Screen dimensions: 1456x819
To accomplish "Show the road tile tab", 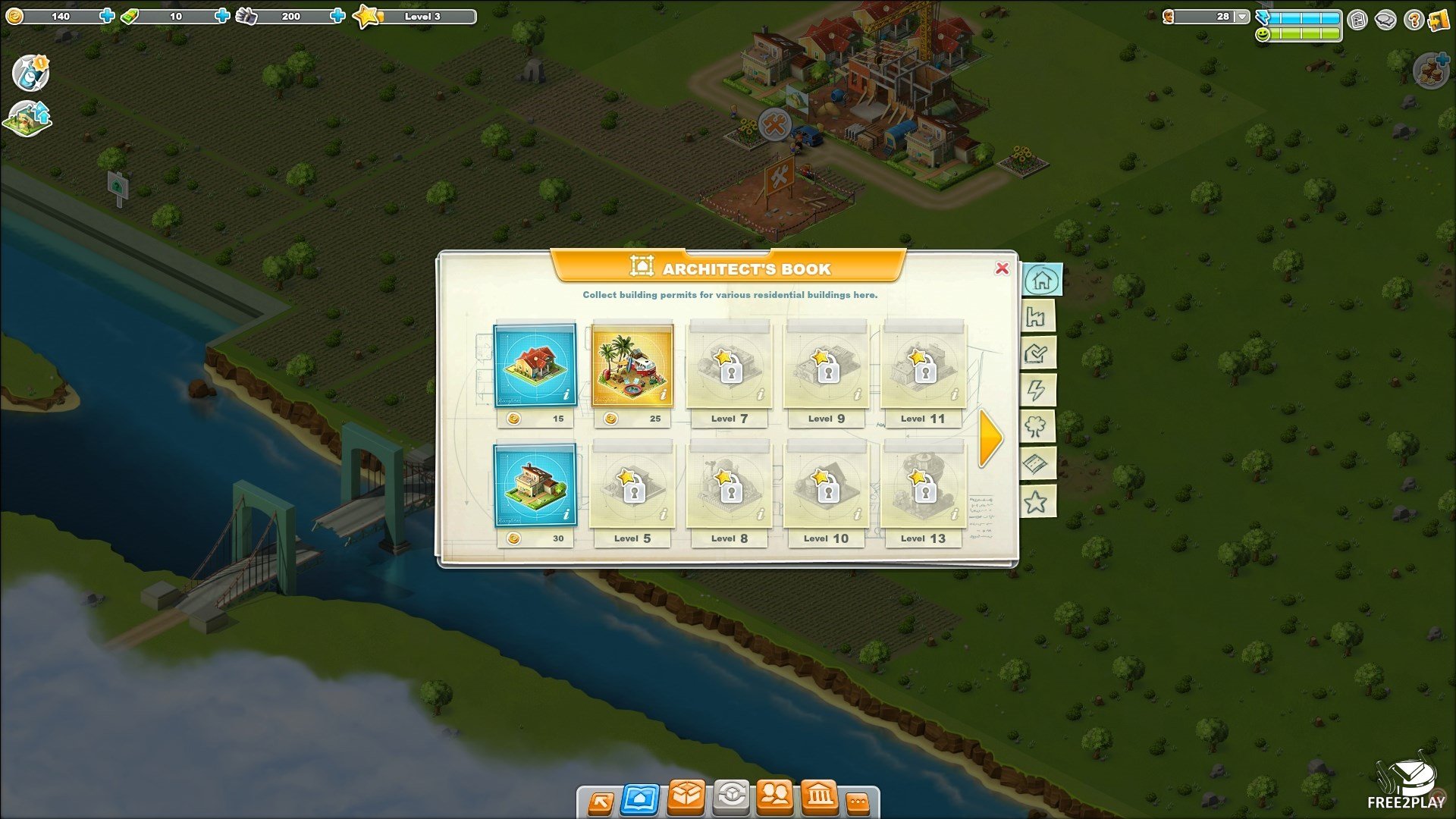I will [1037, 464].
